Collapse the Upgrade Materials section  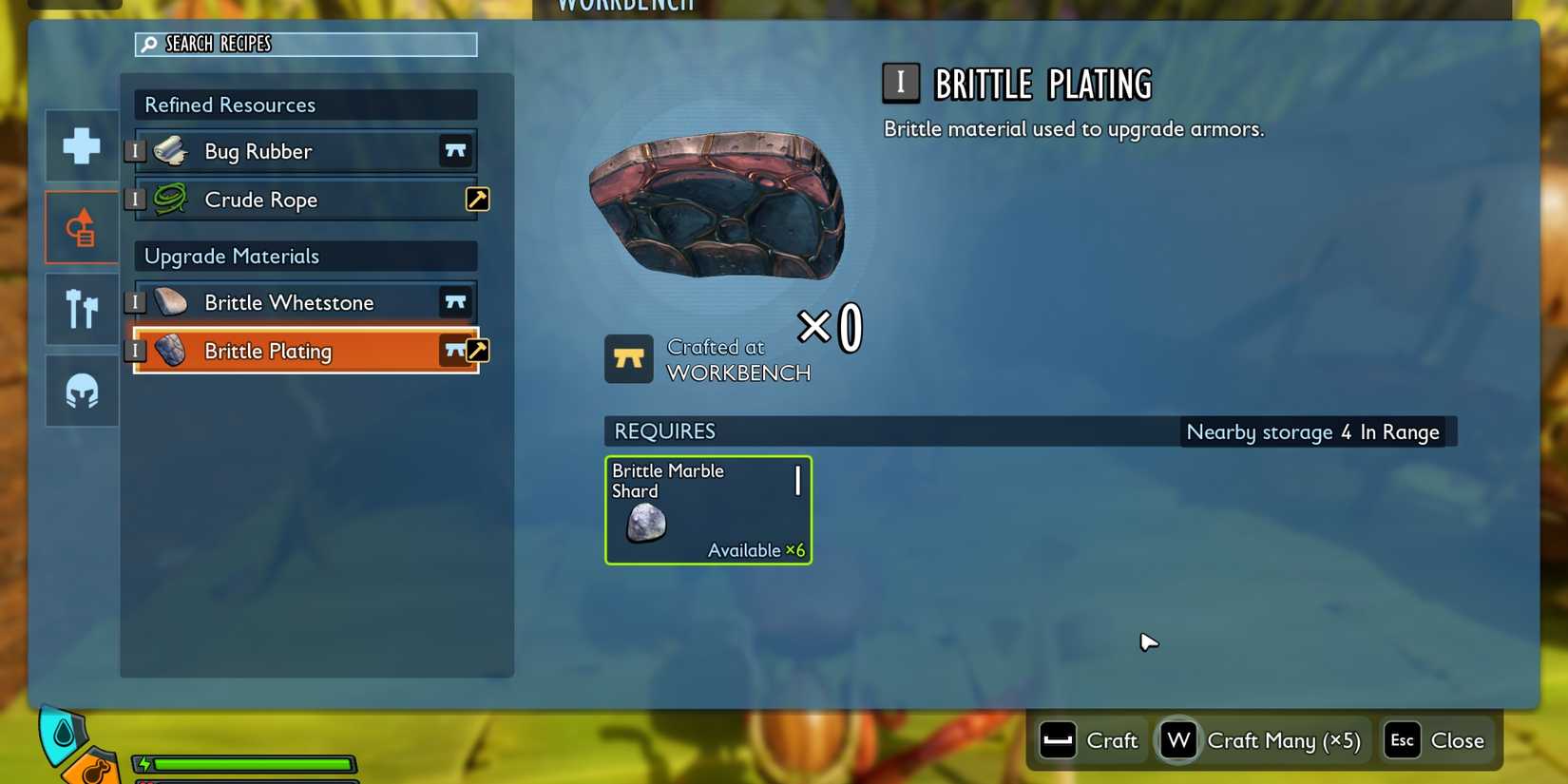click(304, 256)
